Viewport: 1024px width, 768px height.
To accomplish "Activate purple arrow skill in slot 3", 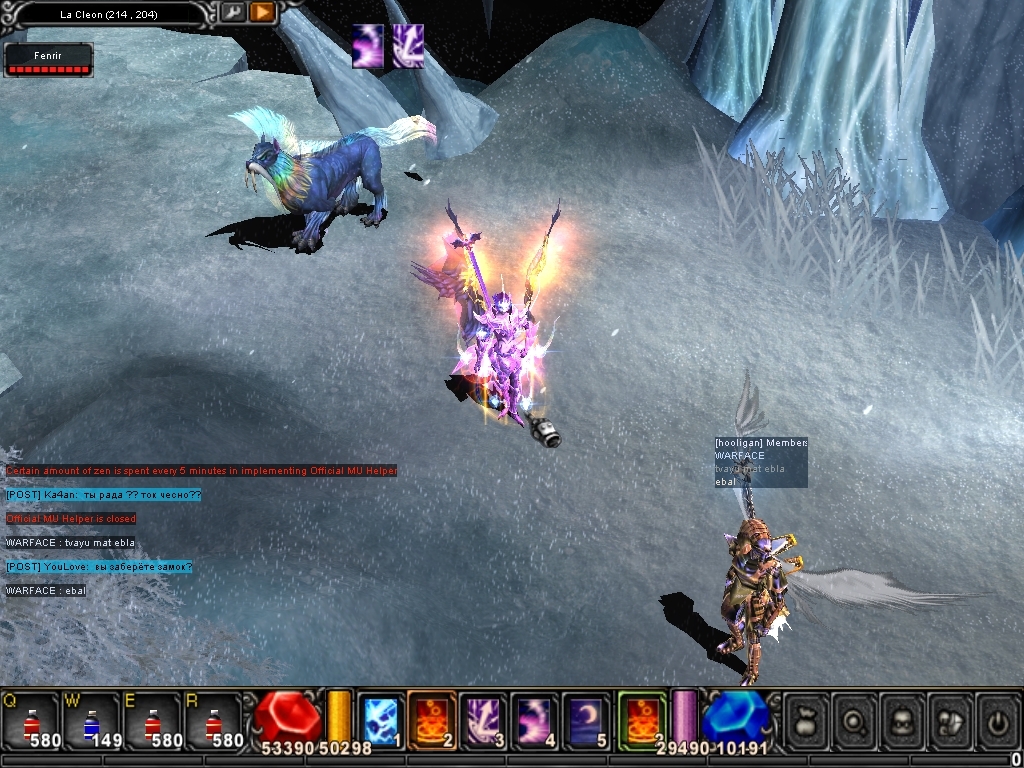I will tap(484, 720).
